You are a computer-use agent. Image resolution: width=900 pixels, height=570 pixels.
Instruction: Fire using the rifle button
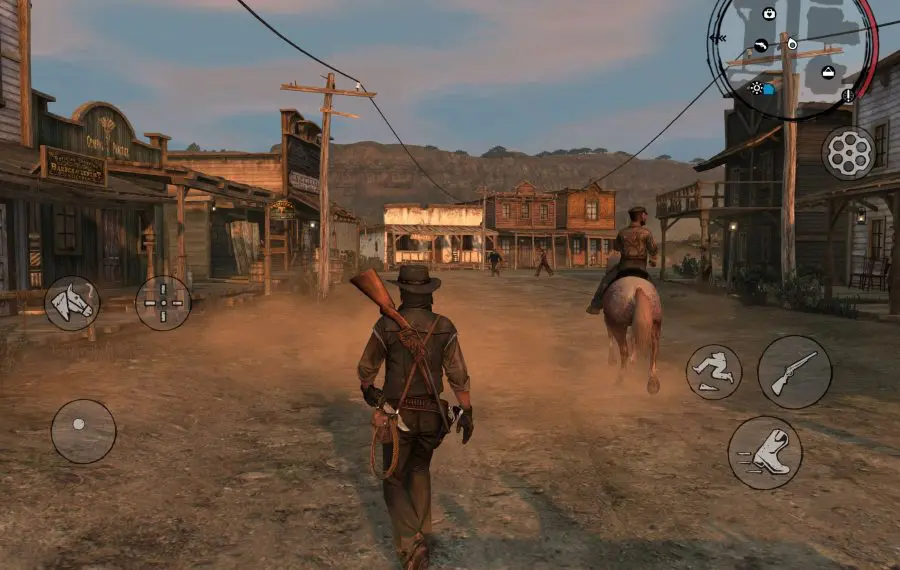point(794,372)
